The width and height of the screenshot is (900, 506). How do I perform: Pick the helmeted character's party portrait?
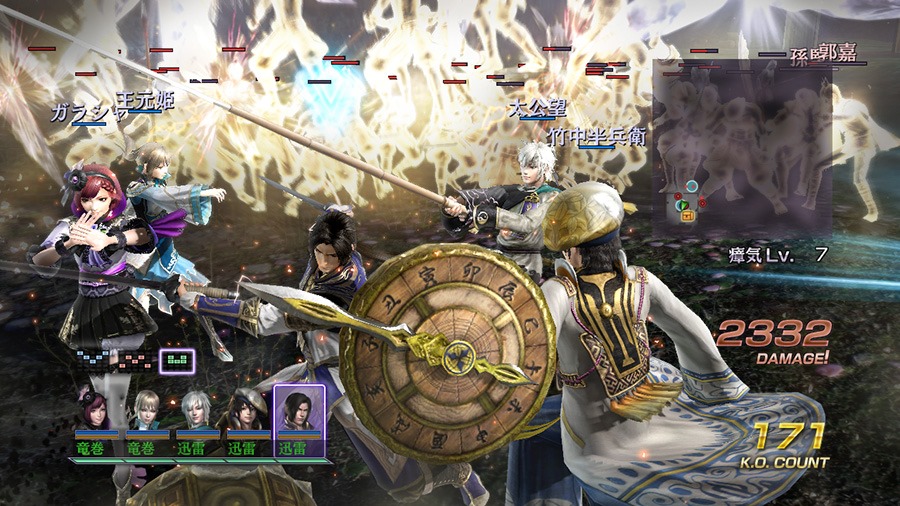tap(246, 411)
